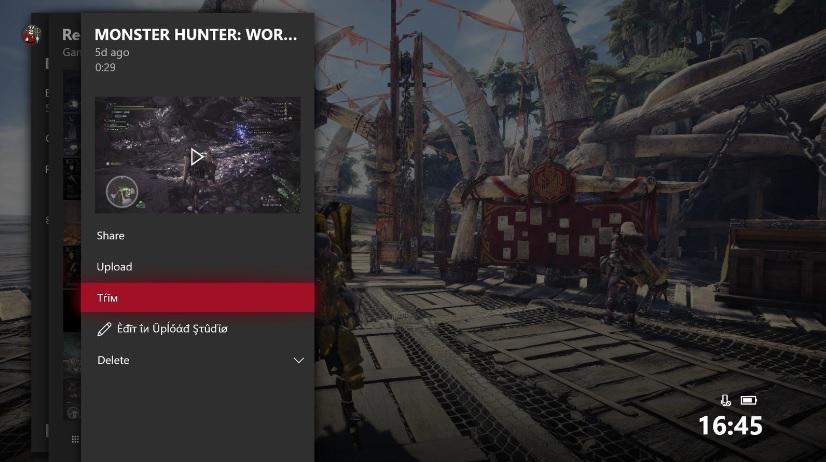This screenshot has height=462, width=826.
Task: Expand the Delete dropdown arrow
Action: click(298, 360)
